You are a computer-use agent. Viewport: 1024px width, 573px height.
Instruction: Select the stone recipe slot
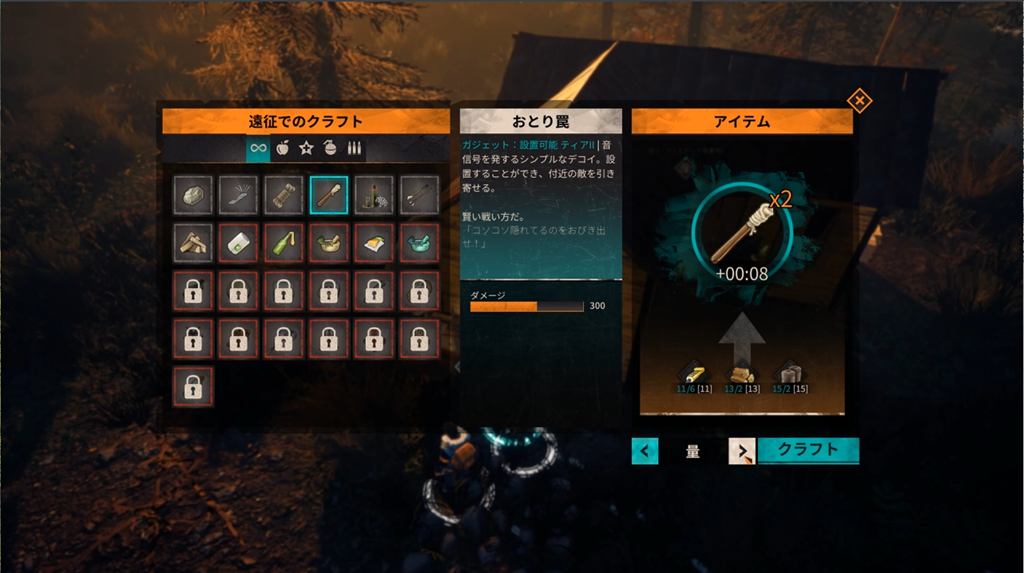pos(192,194)
